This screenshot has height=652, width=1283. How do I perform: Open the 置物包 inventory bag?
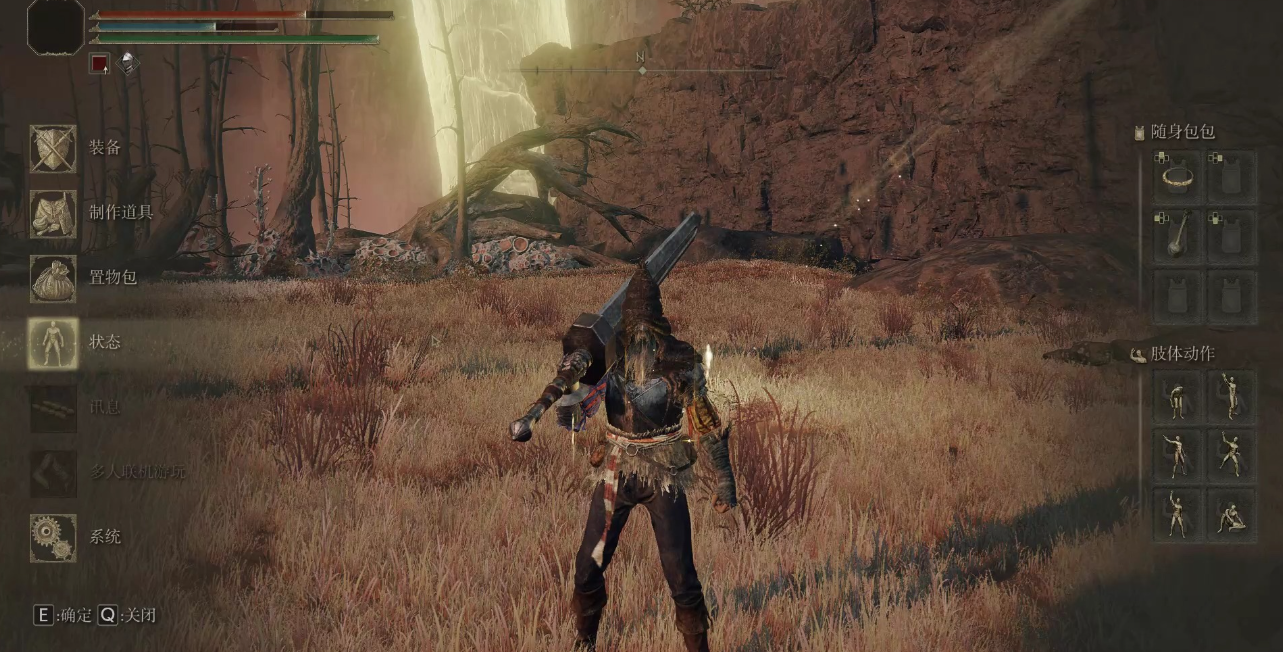(53, 278)
